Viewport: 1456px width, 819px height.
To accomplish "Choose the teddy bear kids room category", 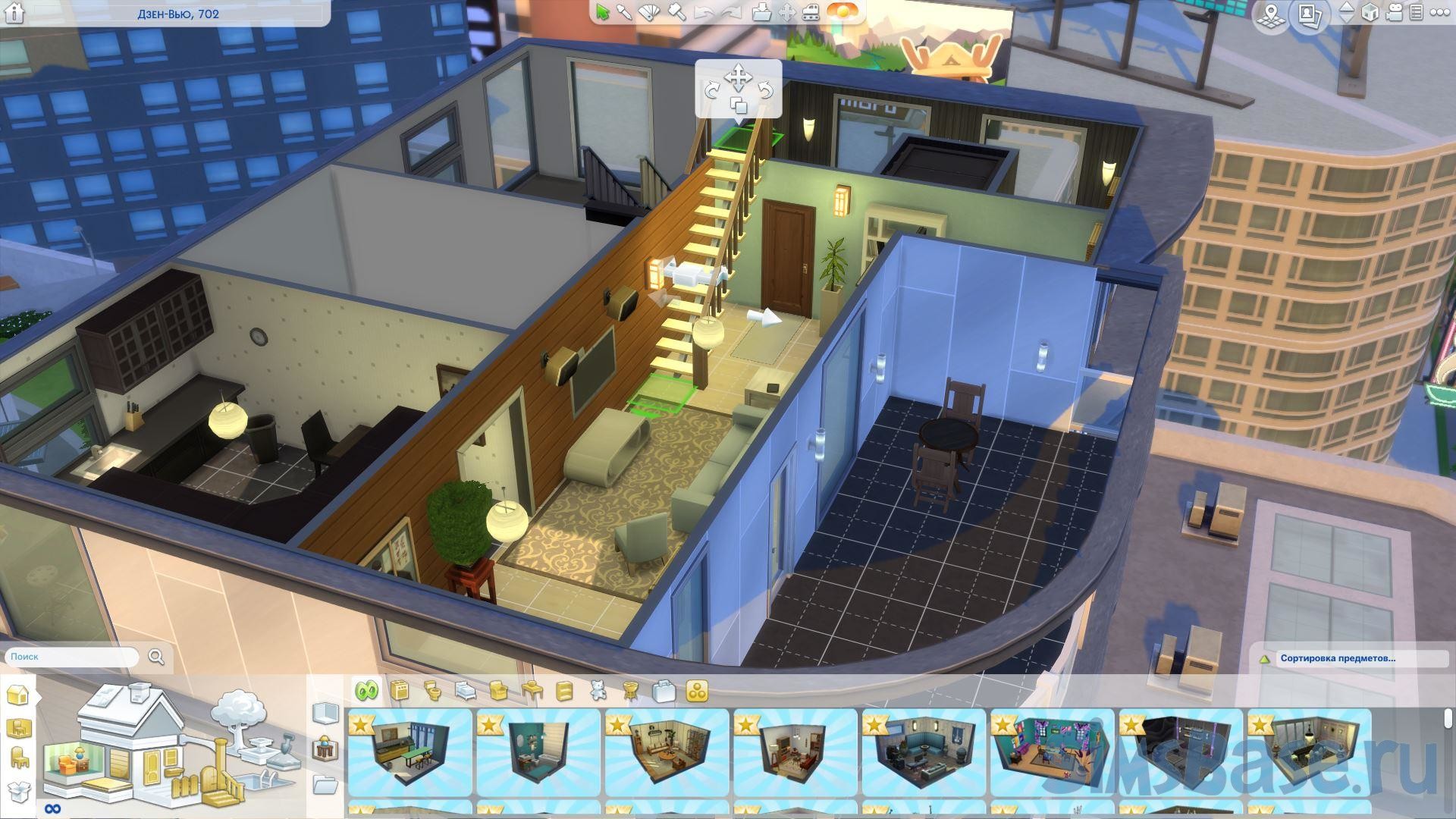I will 598,691.
